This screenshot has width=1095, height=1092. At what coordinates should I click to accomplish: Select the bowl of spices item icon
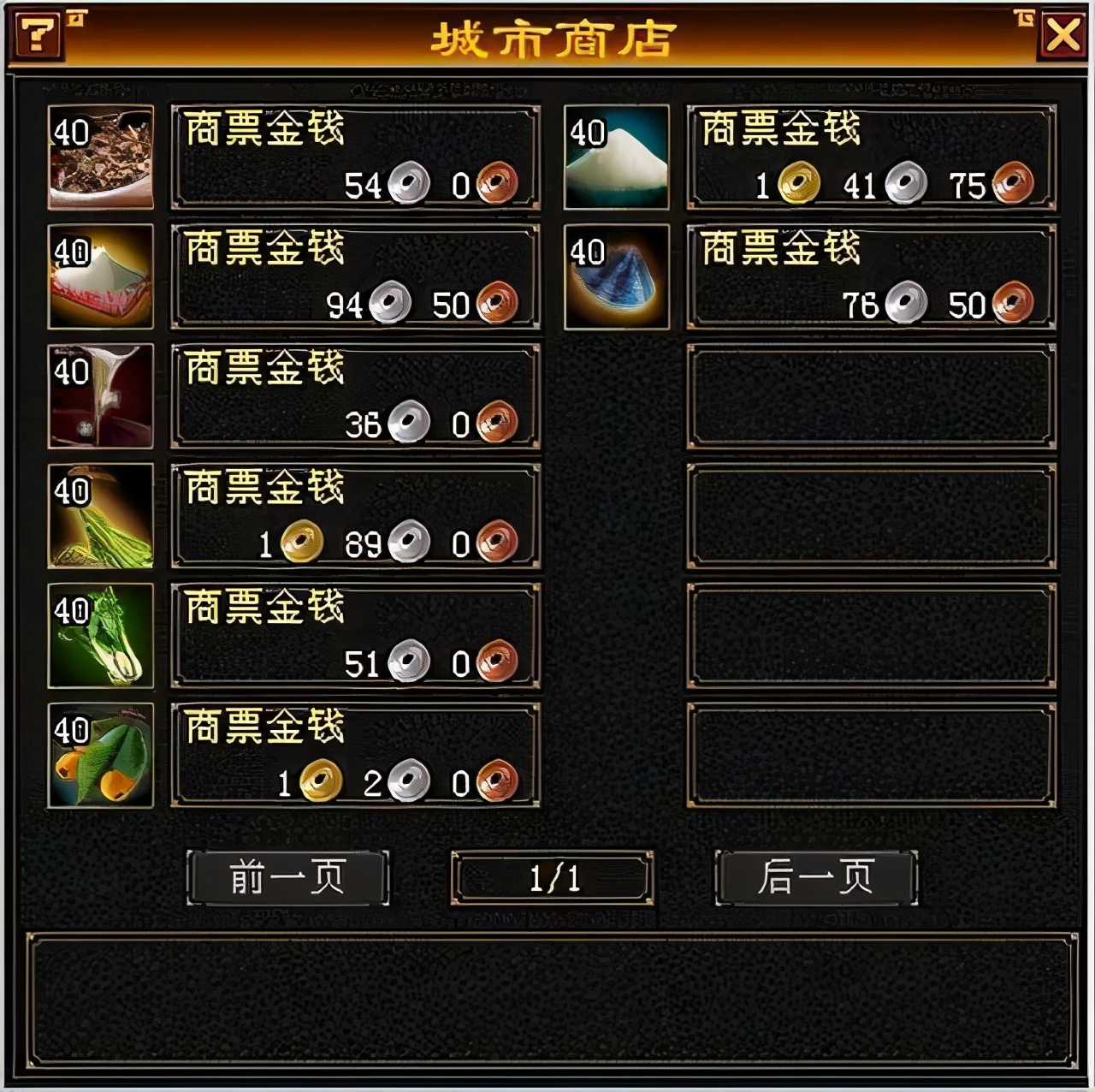[101, 156]
